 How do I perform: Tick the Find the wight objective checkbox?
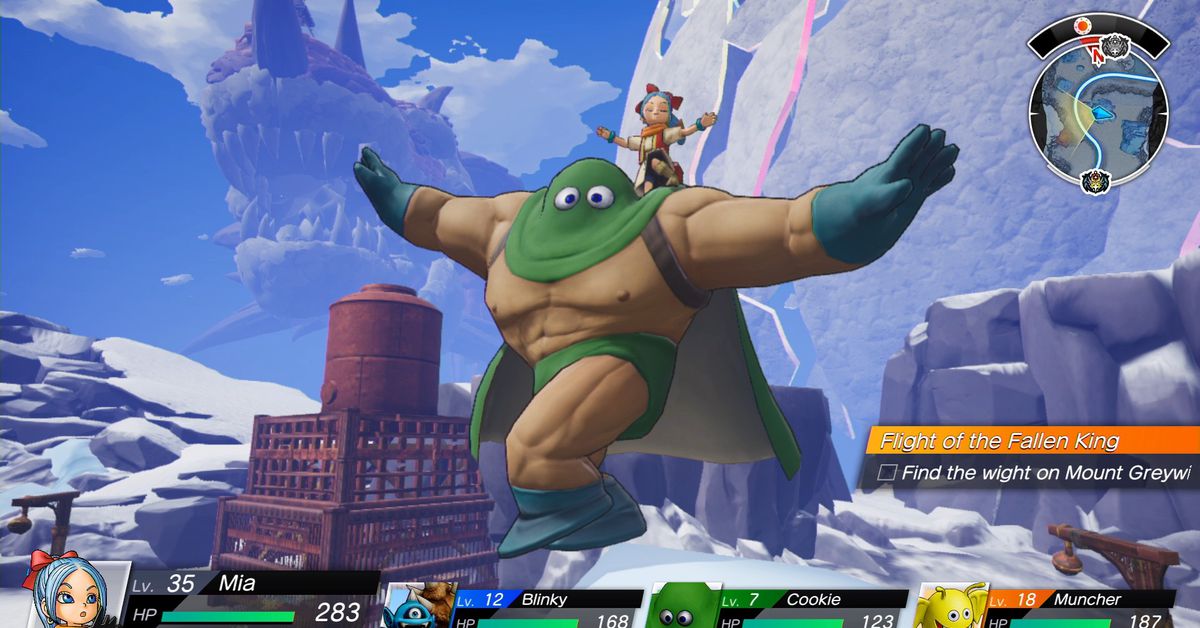[x=886, y=473]
